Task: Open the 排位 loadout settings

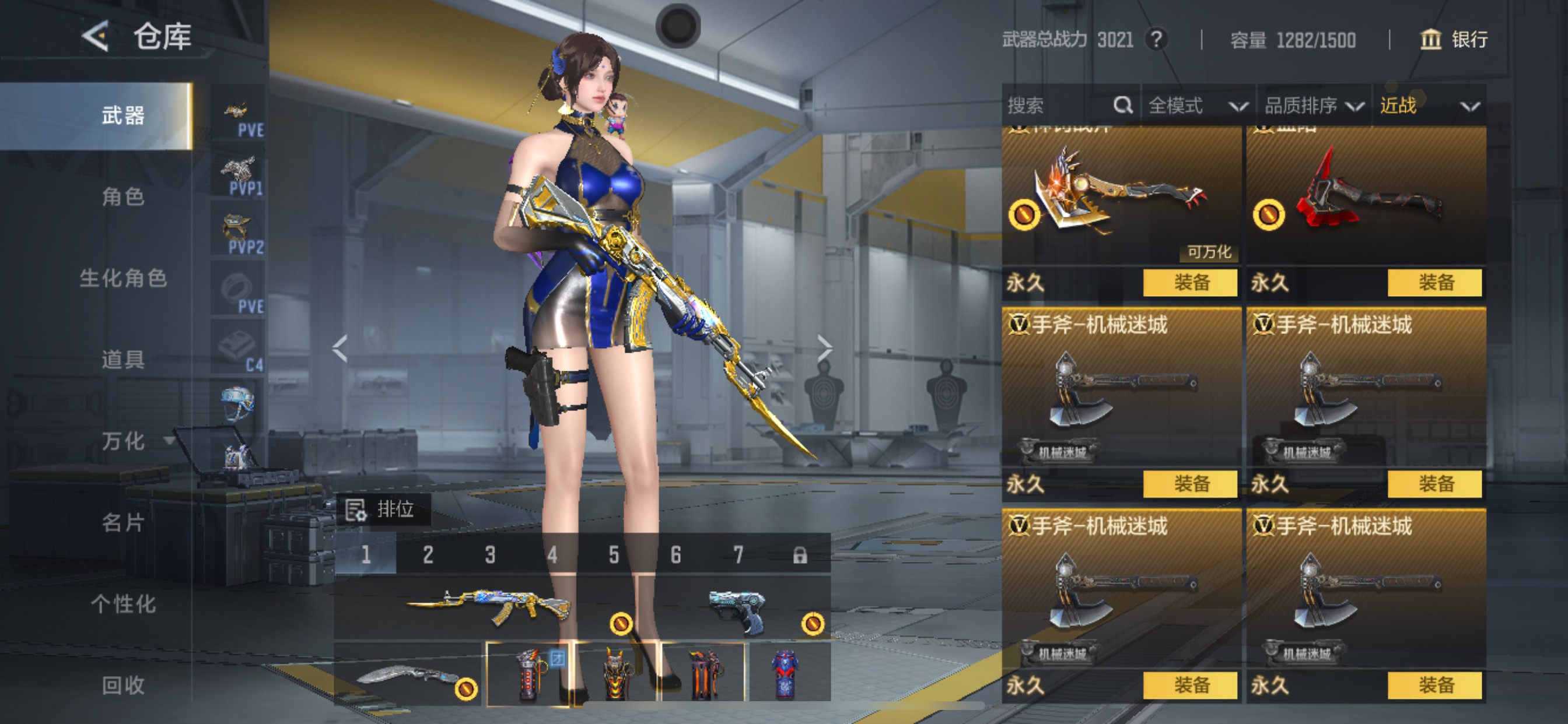Action: coord(383,509)
